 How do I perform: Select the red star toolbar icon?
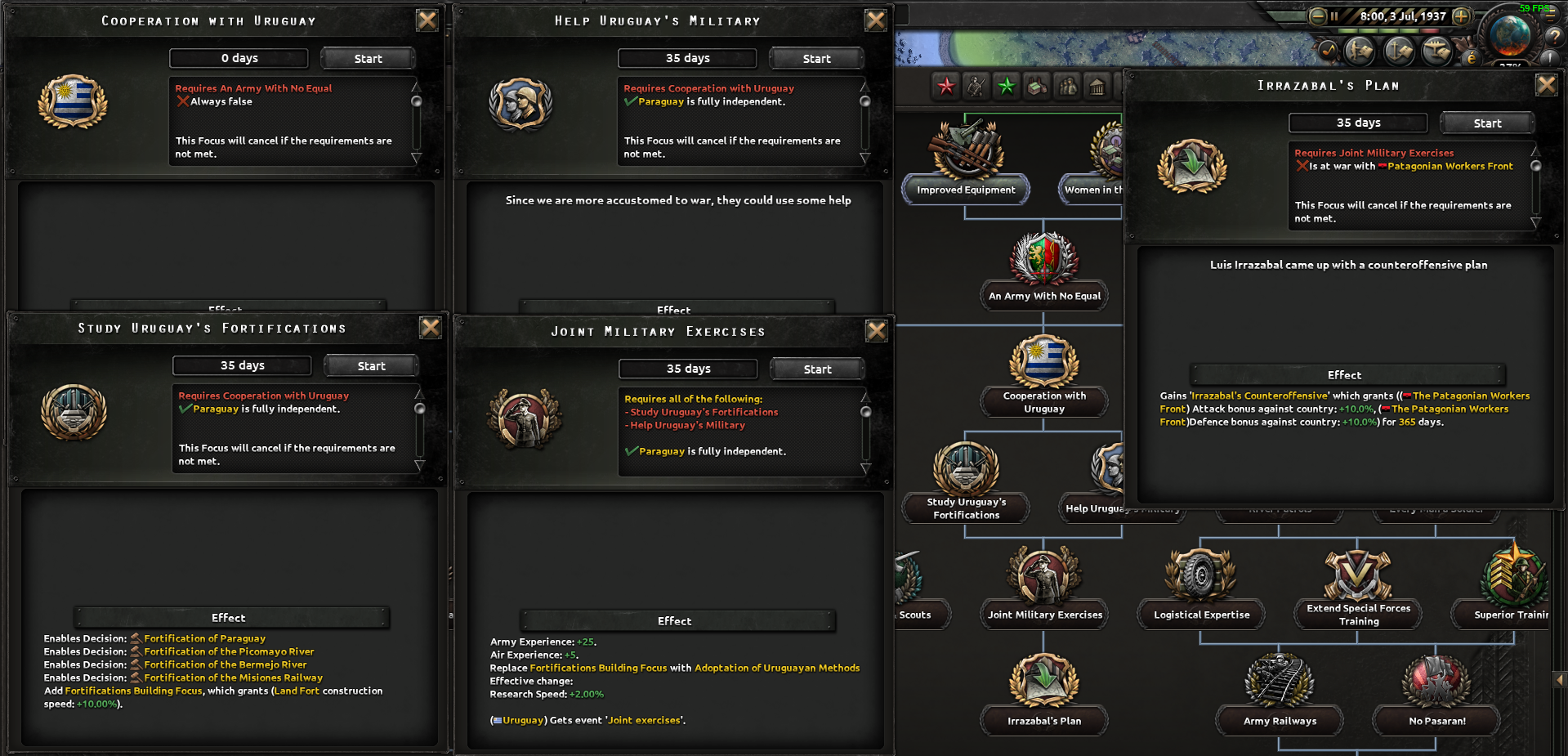pos(946,86)
